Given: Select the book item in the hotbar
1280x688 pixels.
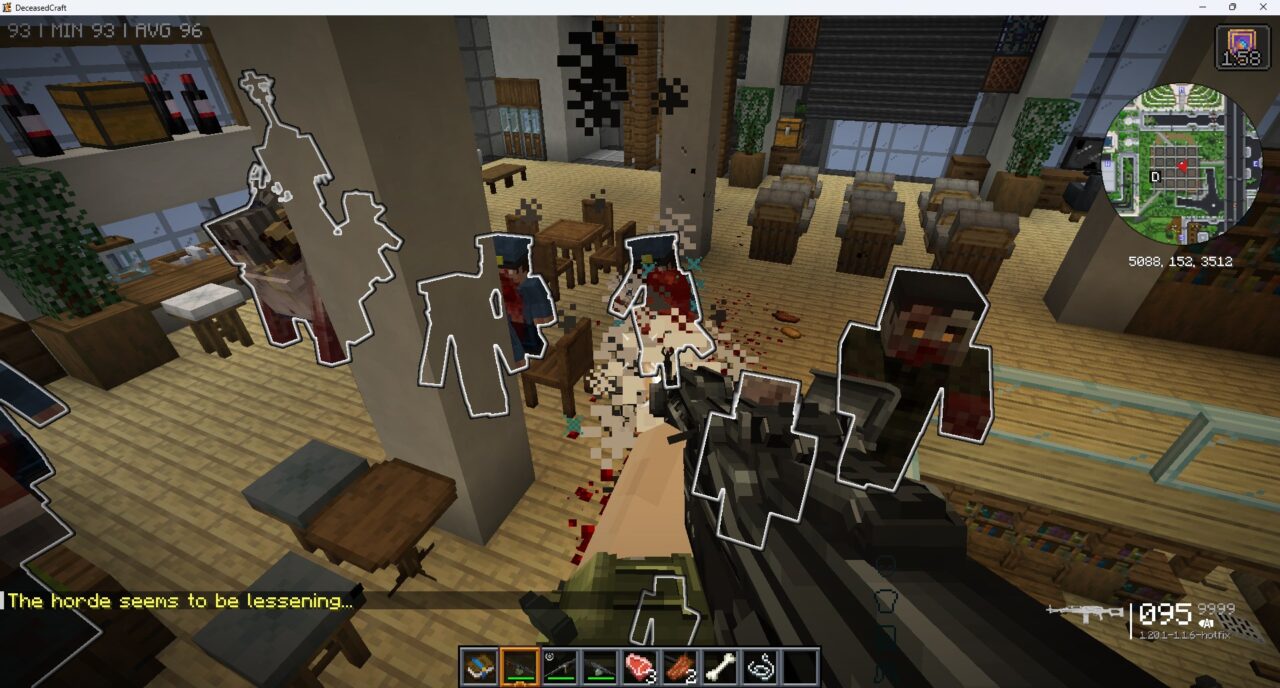Looking at the screenshot, I should [479, 667].
